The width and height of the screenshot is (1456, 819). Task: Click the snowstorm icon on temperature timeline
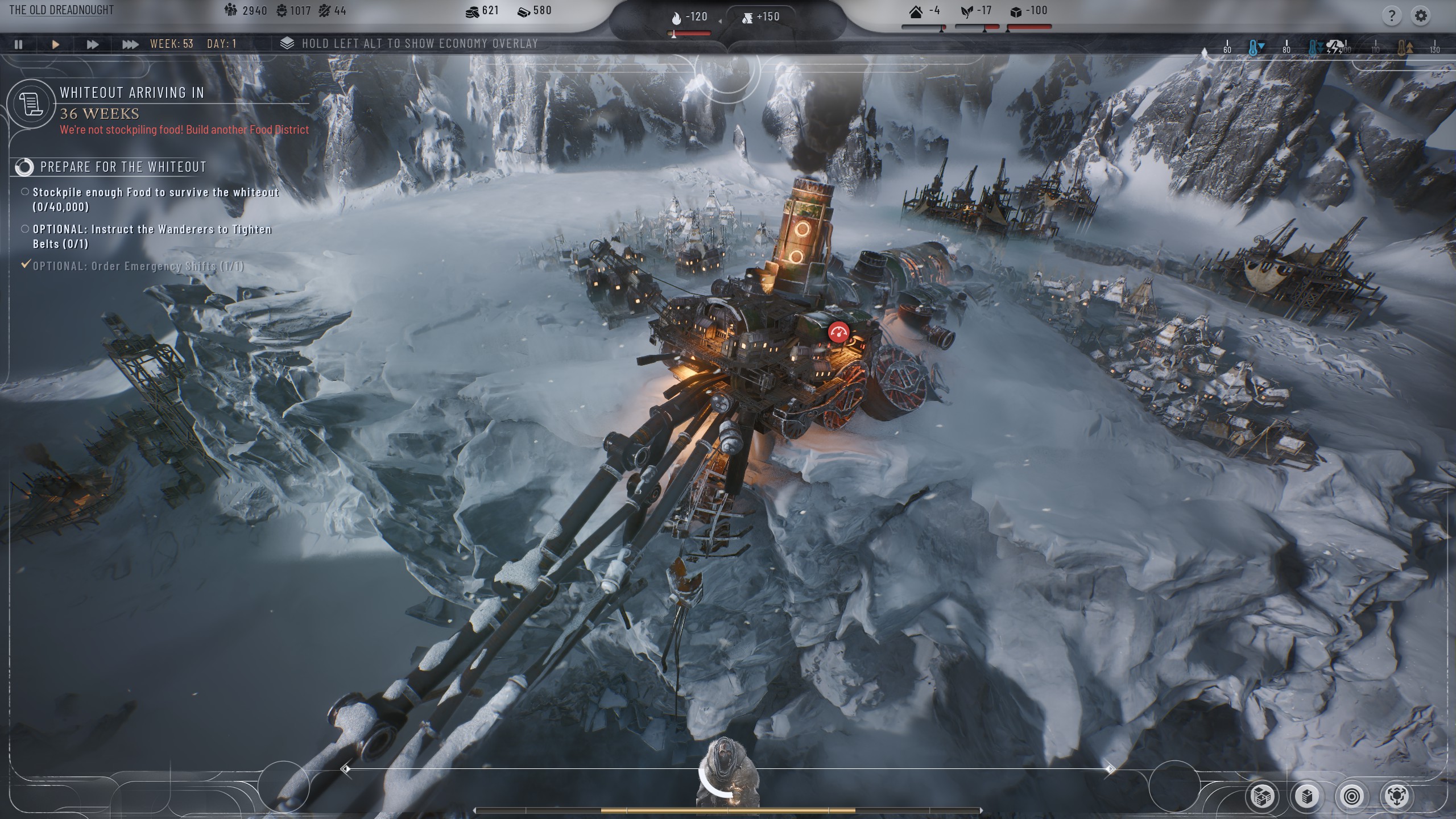tap(1334, 47)
